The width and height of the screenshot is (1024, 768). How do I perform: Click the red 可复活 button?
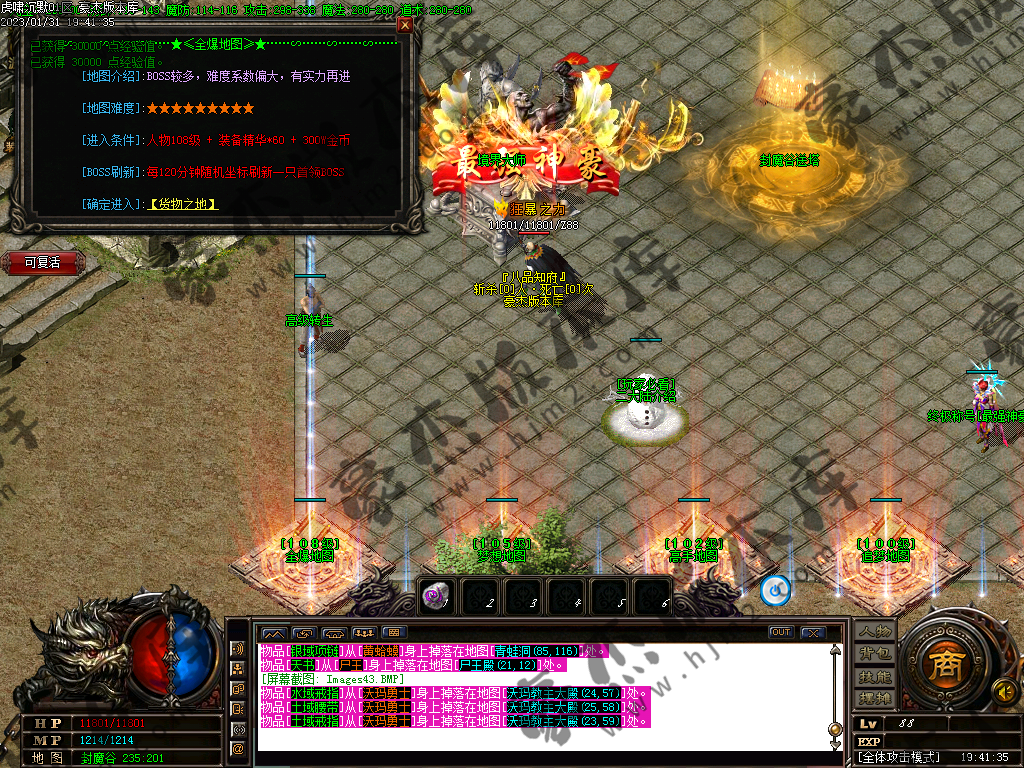tap(43, 262)
